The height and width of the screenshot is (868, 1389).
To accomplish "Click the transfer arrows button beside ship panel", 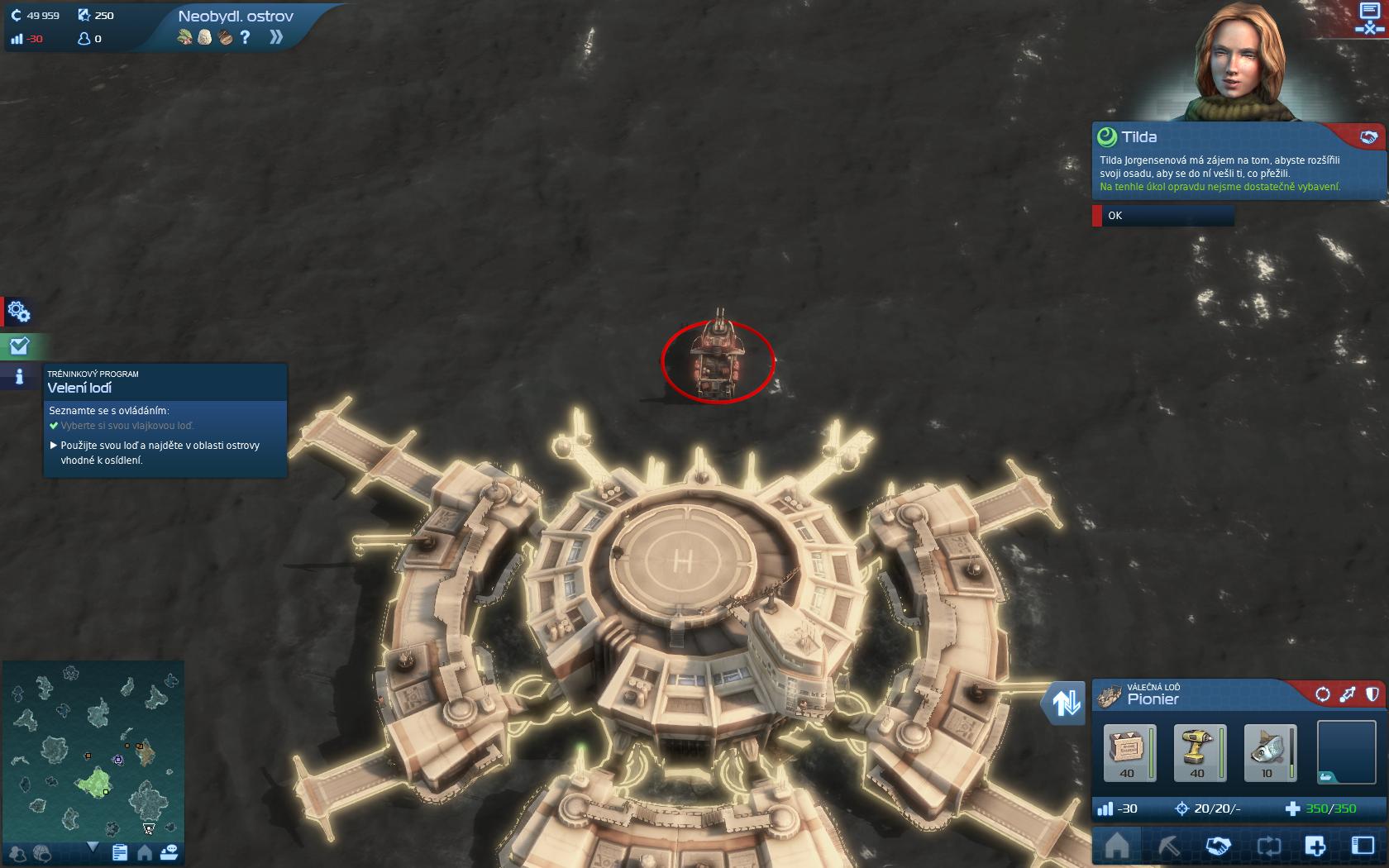I will [1065, 703].
